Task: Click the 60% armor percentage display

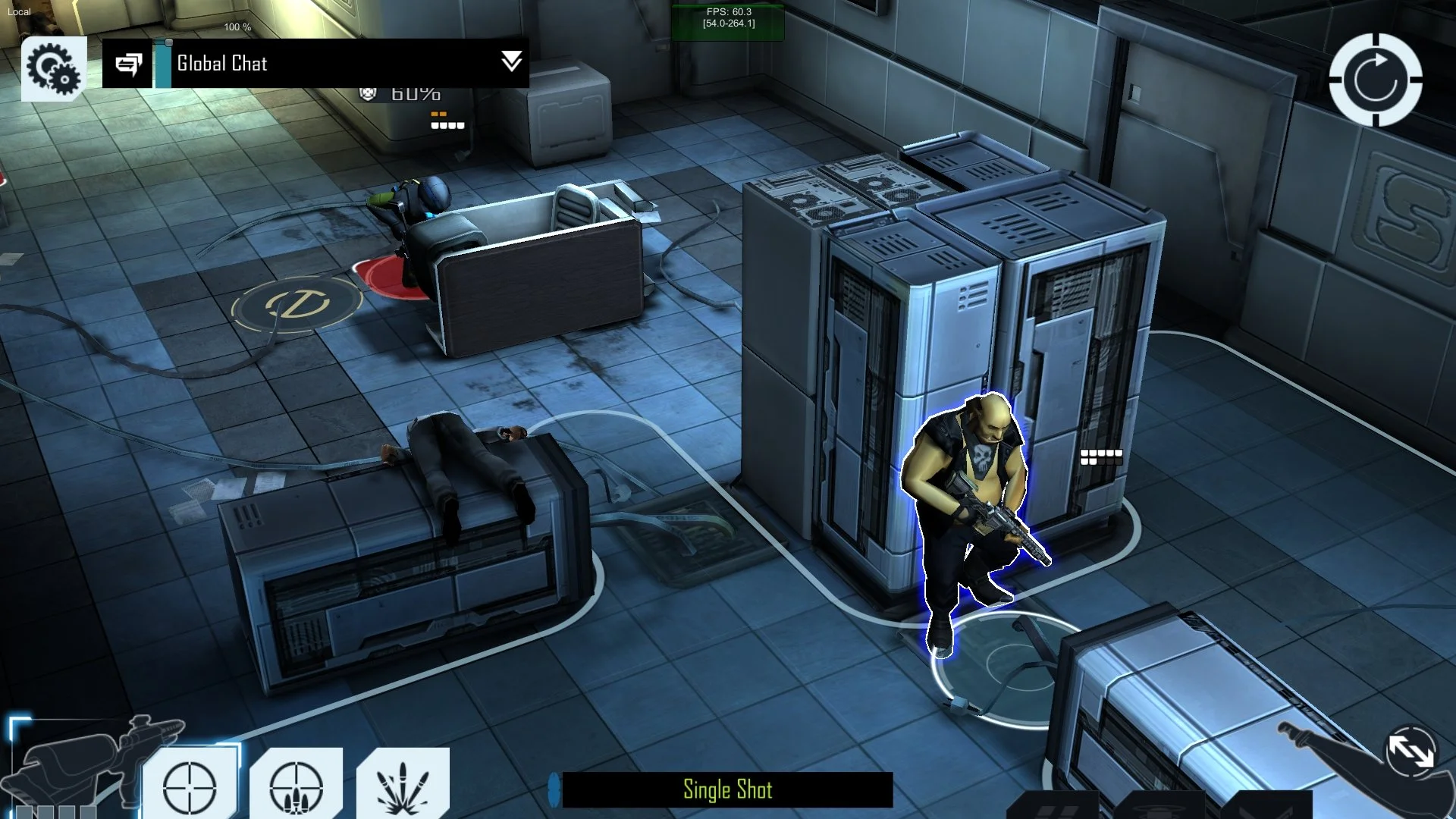Action: point(416,93)
